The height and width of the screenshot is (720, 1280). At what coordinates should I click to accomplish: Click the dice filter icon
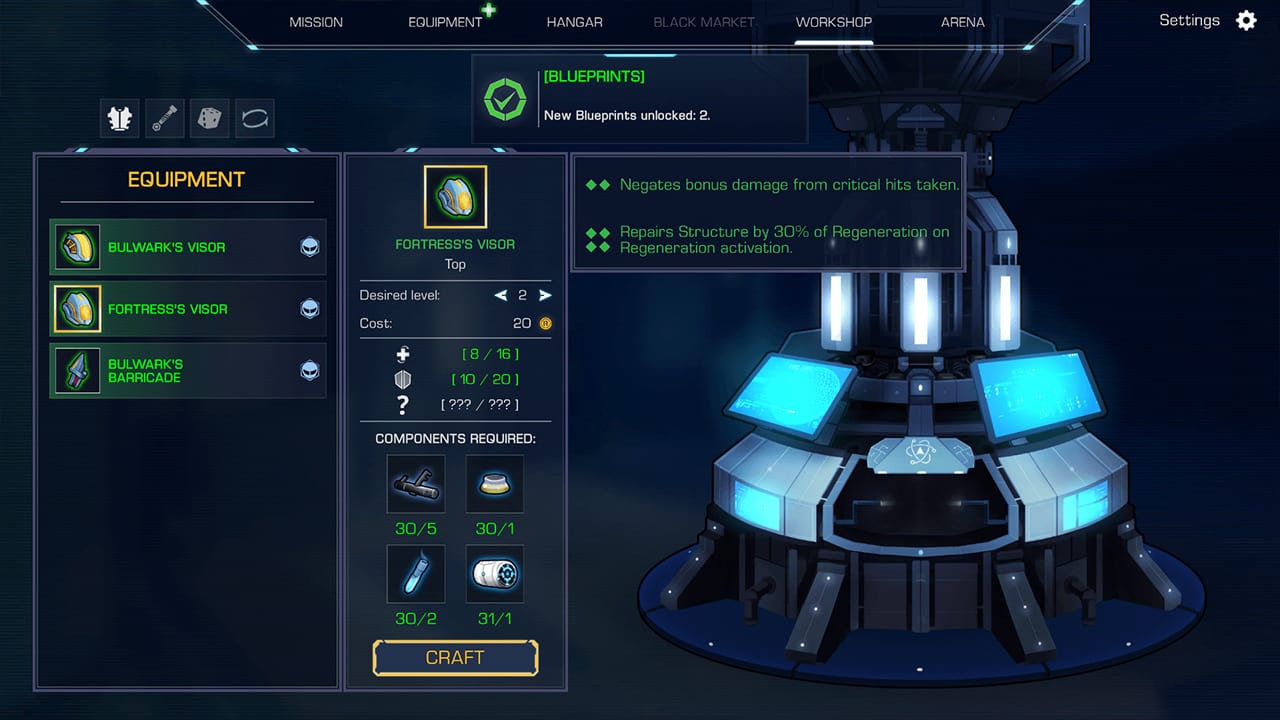point(209,118)
